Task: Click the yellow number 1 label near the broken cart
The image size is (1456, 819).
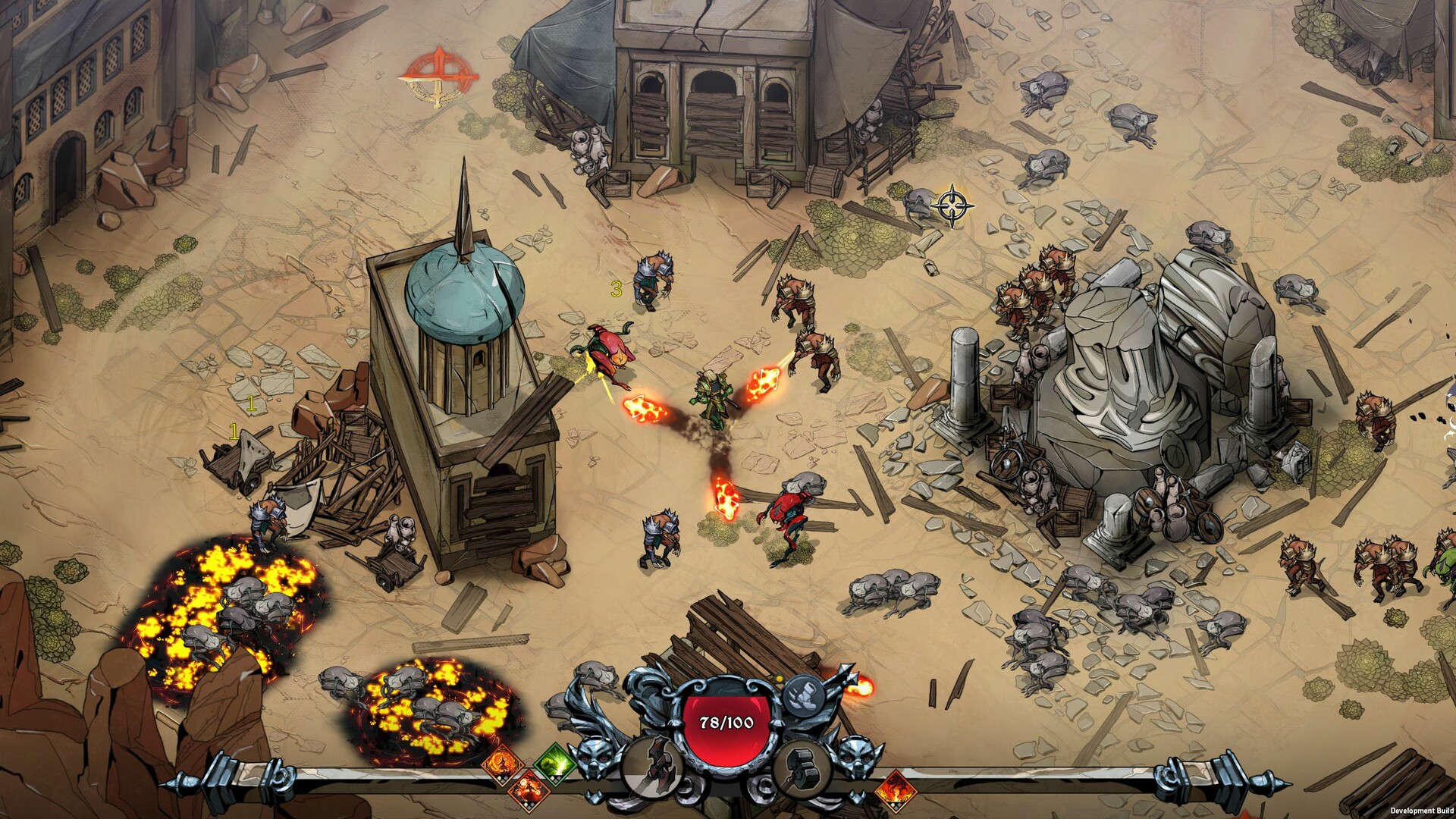Action: coord(234,432)
